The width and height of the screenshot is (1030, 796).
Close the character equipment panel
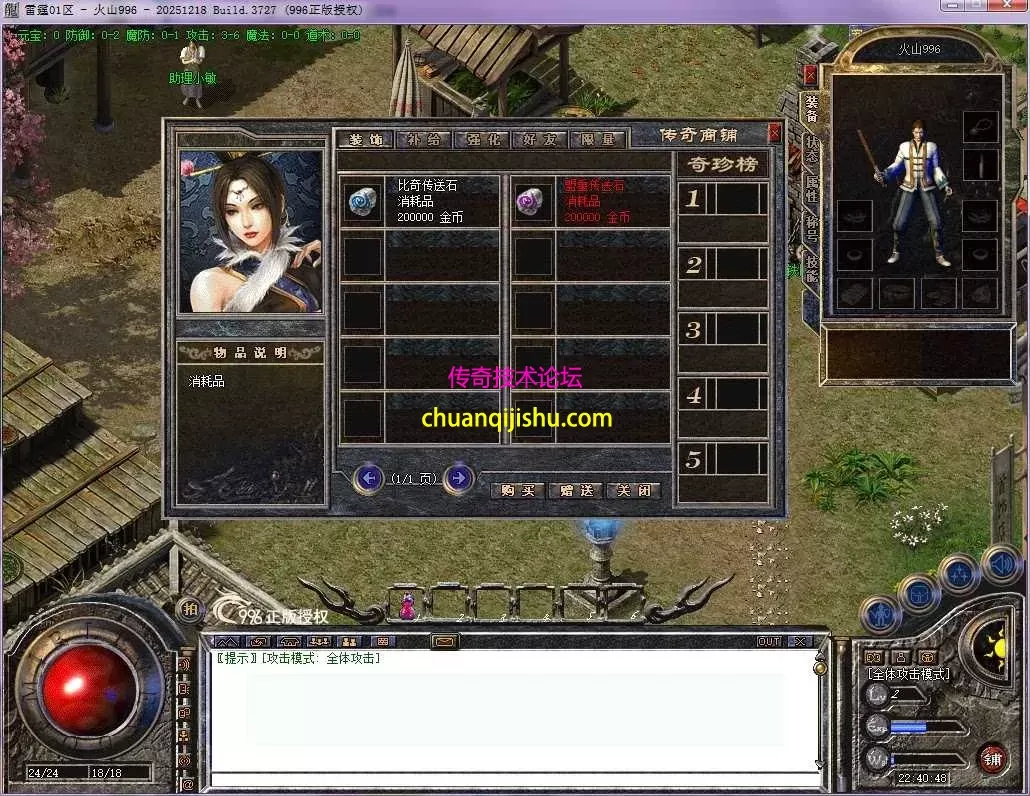[810, 74]
